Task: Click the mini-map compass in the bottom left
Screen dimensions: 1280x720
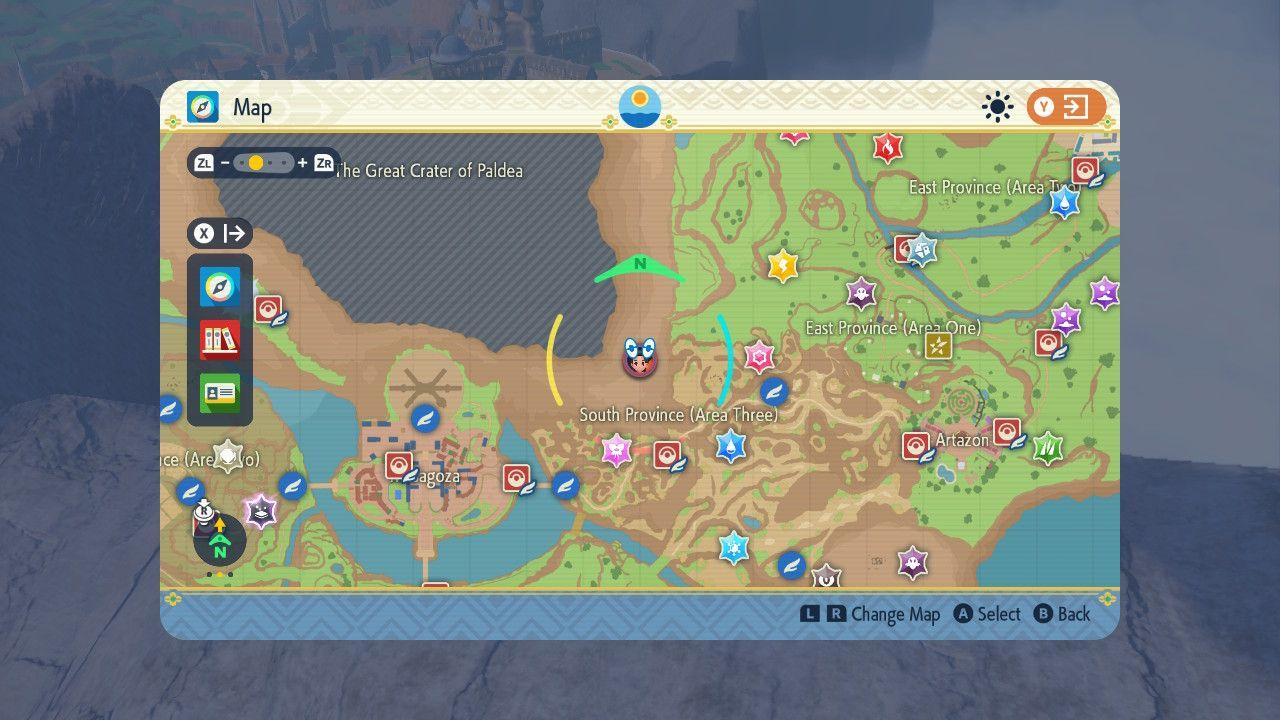Action: (x=218, y=541)
